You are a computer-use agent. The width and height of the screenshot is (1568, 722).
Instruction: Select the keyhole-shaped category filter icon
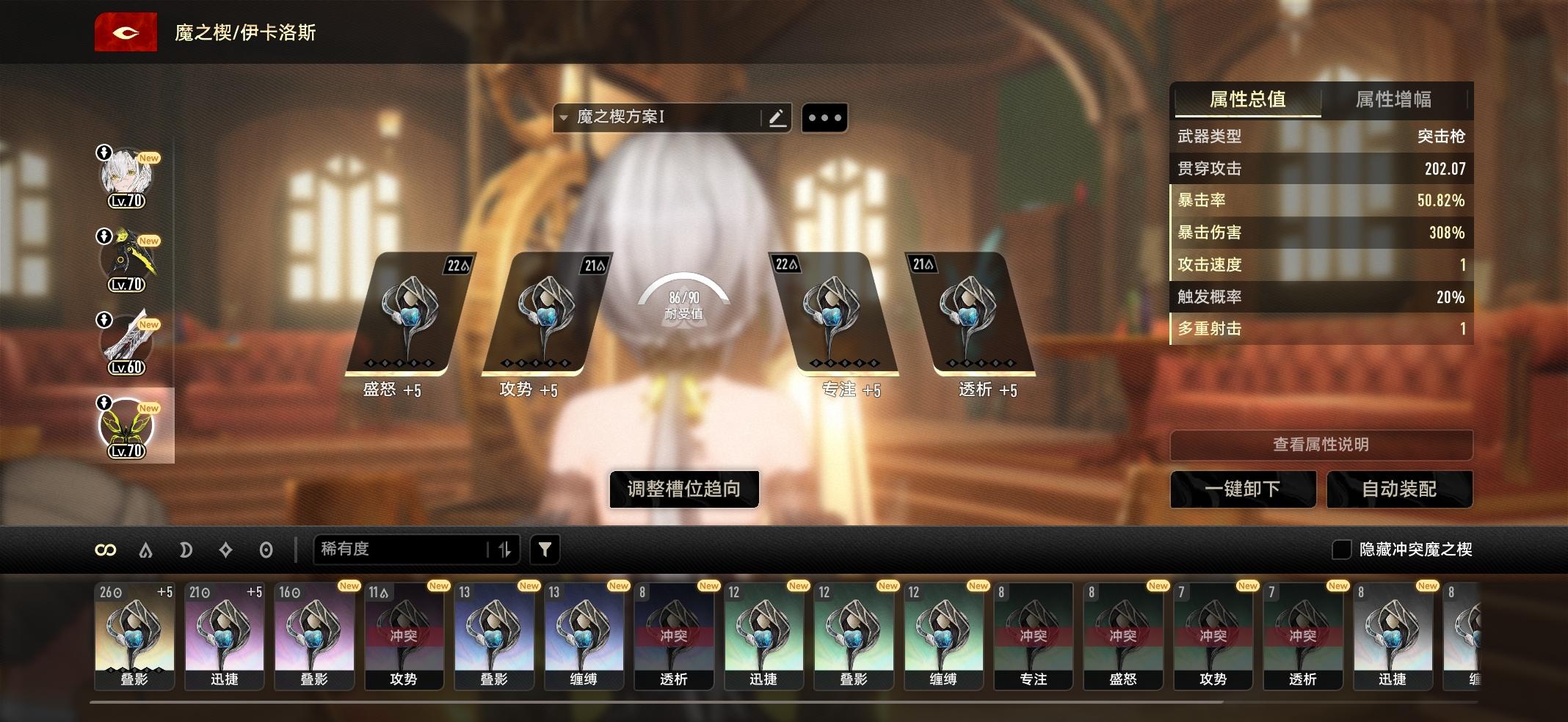[266, 549]
